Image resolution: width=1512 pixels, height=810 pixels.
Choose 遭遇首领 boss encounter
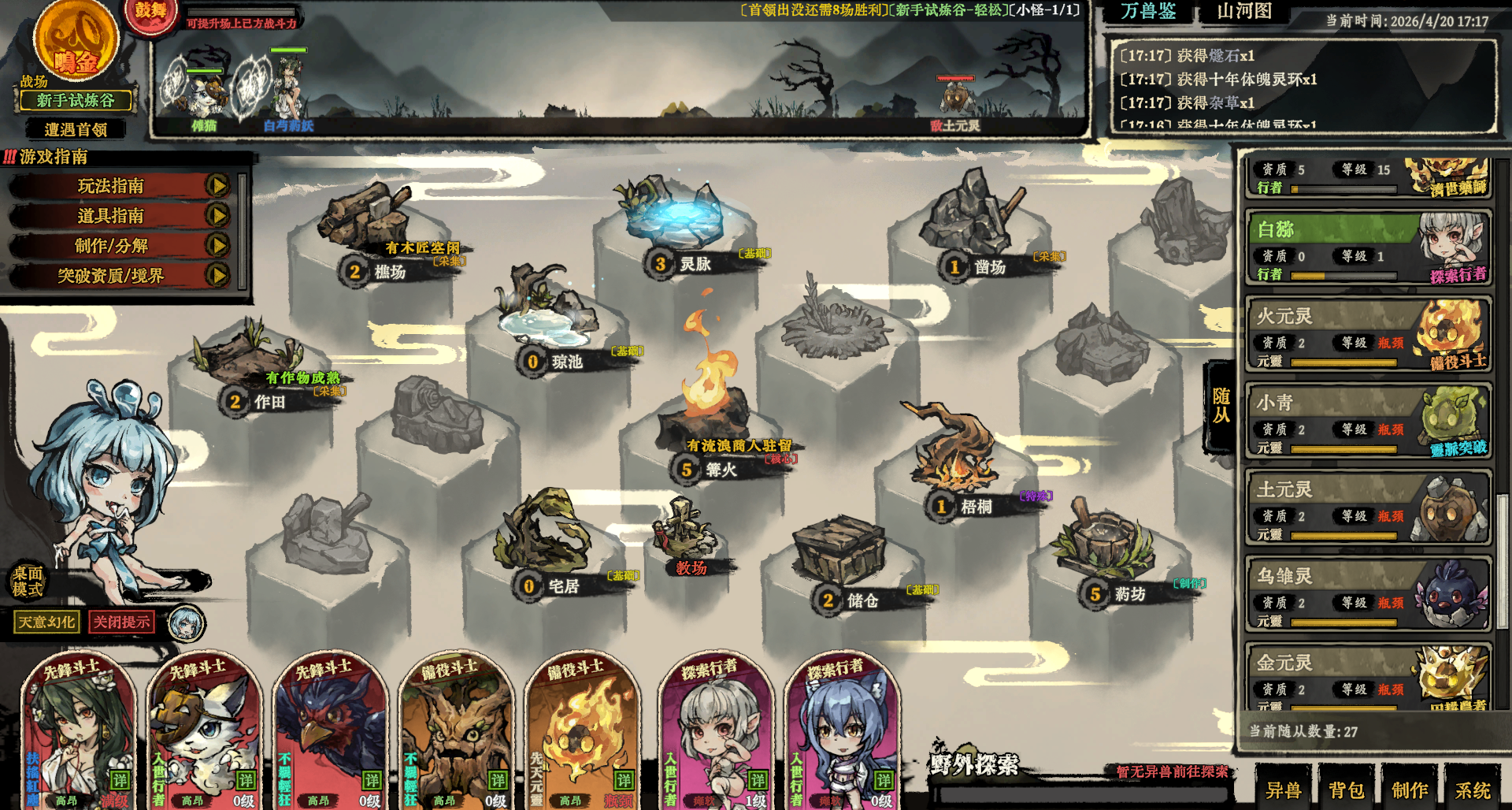tap(76, 129)
